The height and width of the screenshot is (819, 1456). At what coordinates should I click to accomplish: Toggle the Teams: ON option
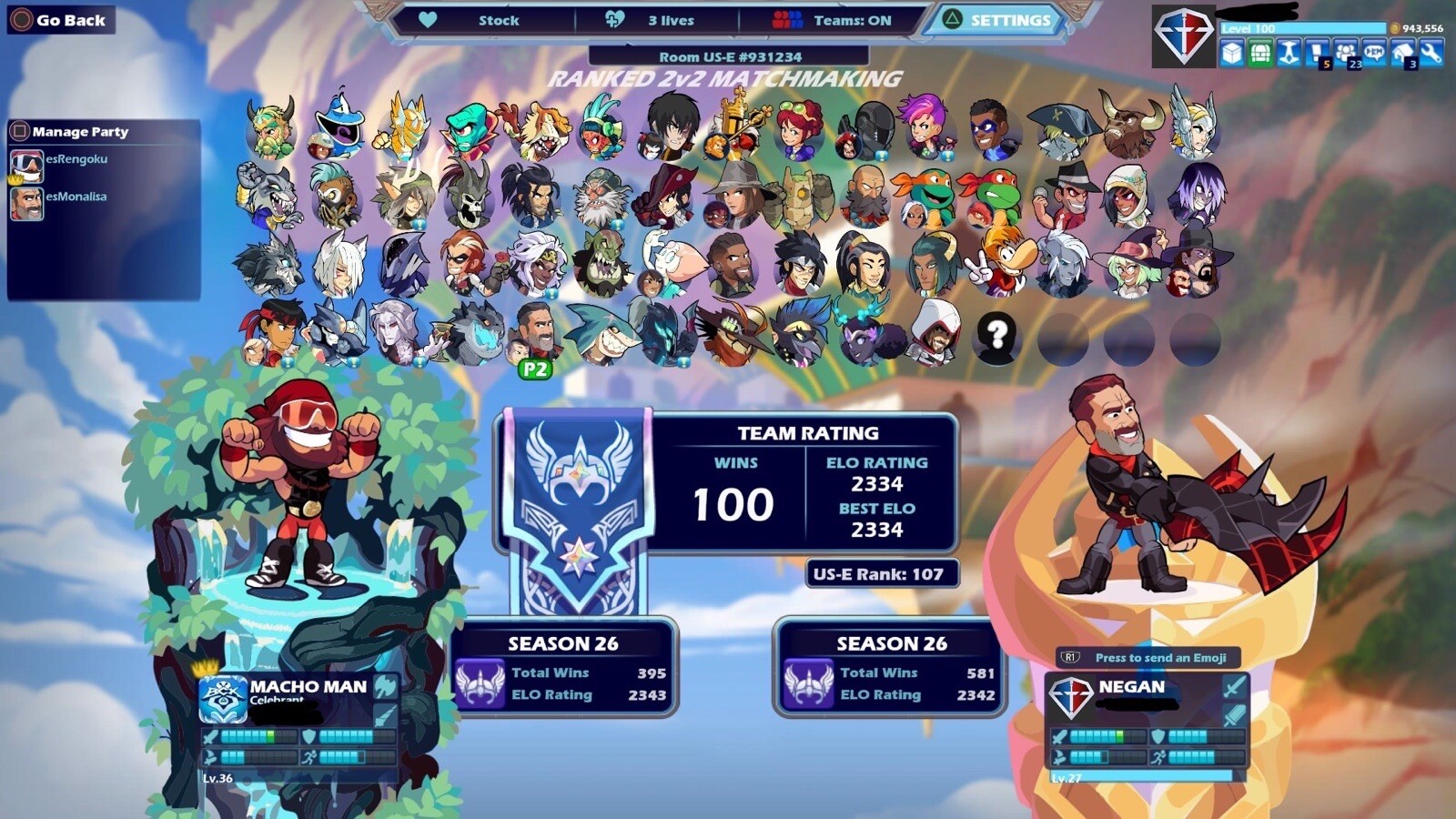click(832, 20)
